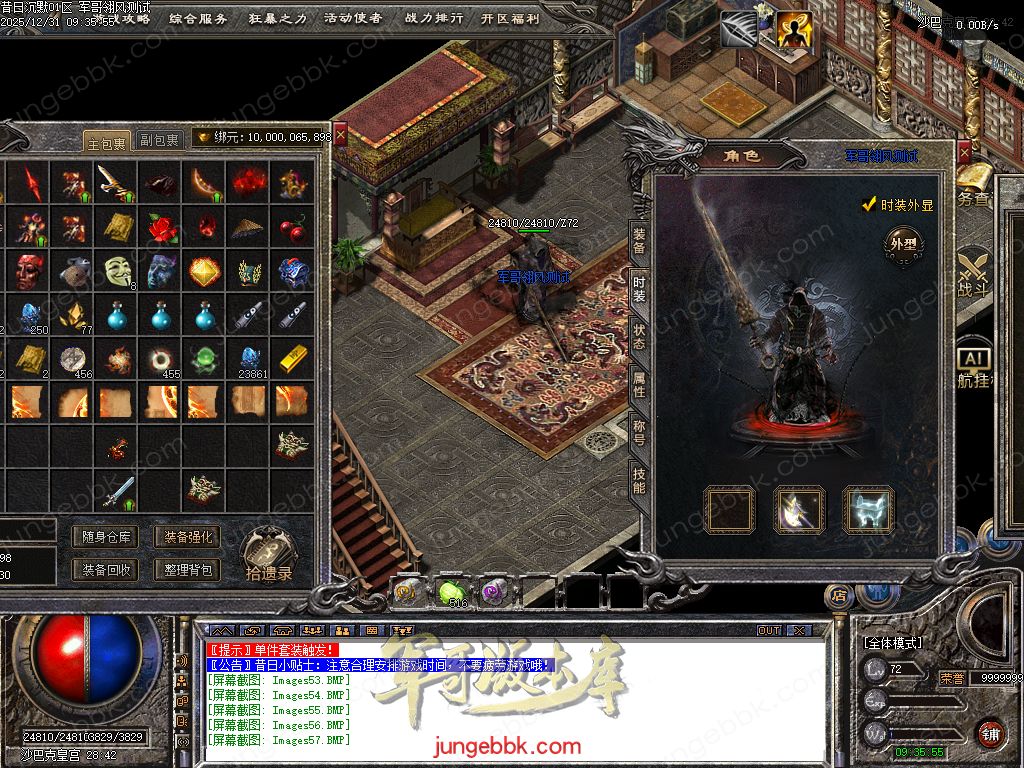
Task: Close the 角色 character window
Action: point(964,152)
